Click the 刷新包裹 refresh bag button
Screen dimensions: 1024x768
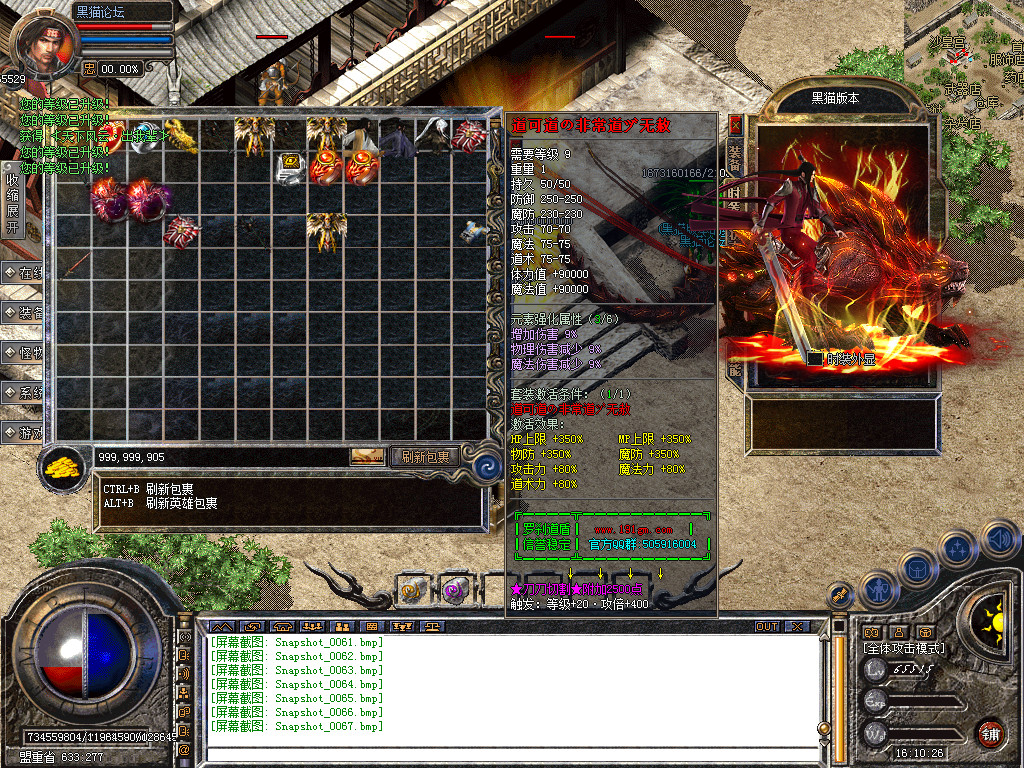coord(425,457)
